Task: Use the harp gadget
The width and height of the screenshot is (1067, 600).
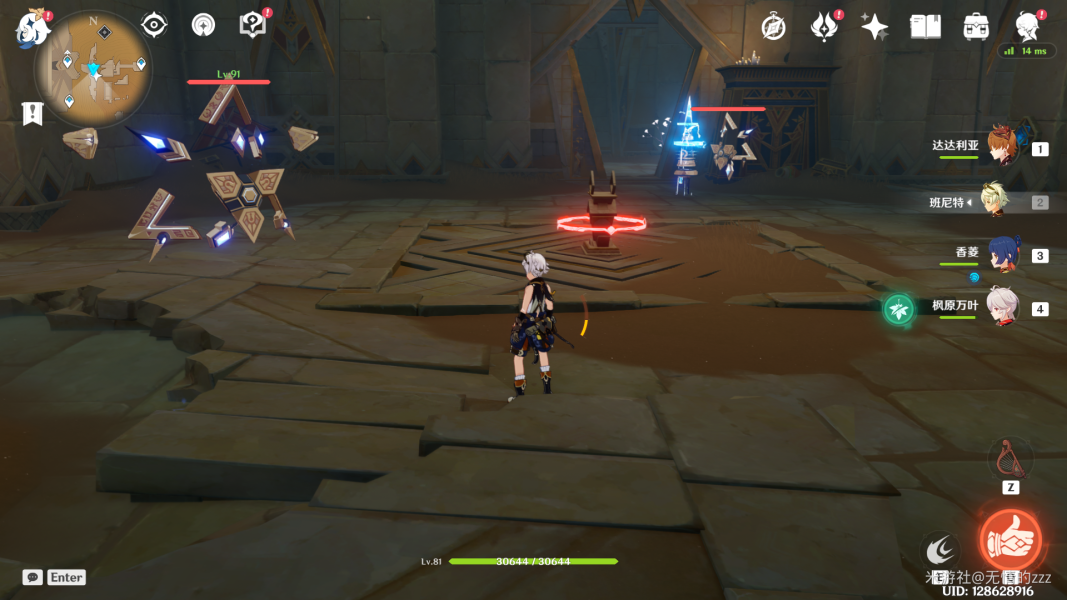Action: (x=1010, y=459)
